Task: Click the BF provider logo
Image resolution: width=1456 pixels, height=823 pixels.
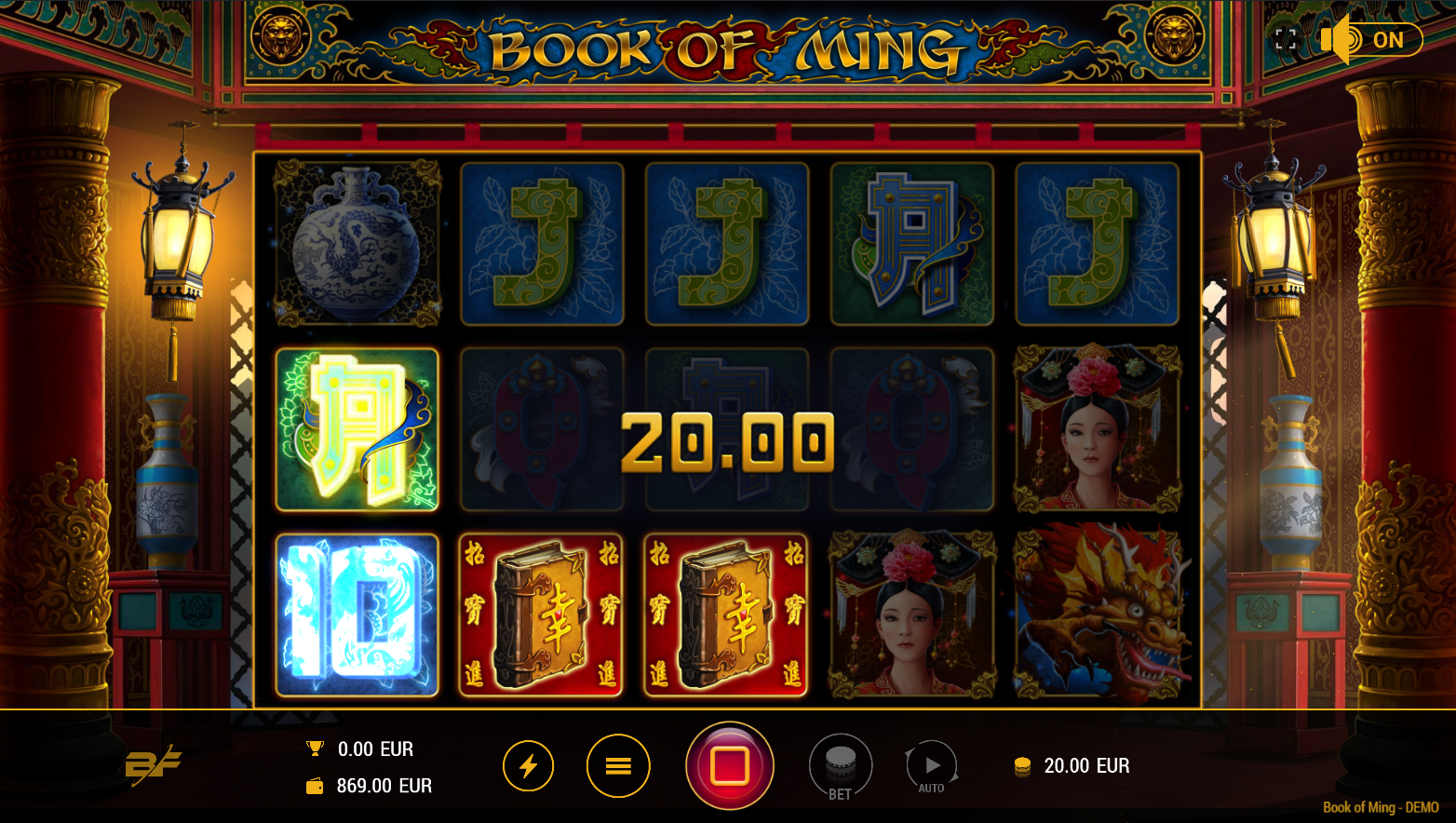Action: (155, 763)
